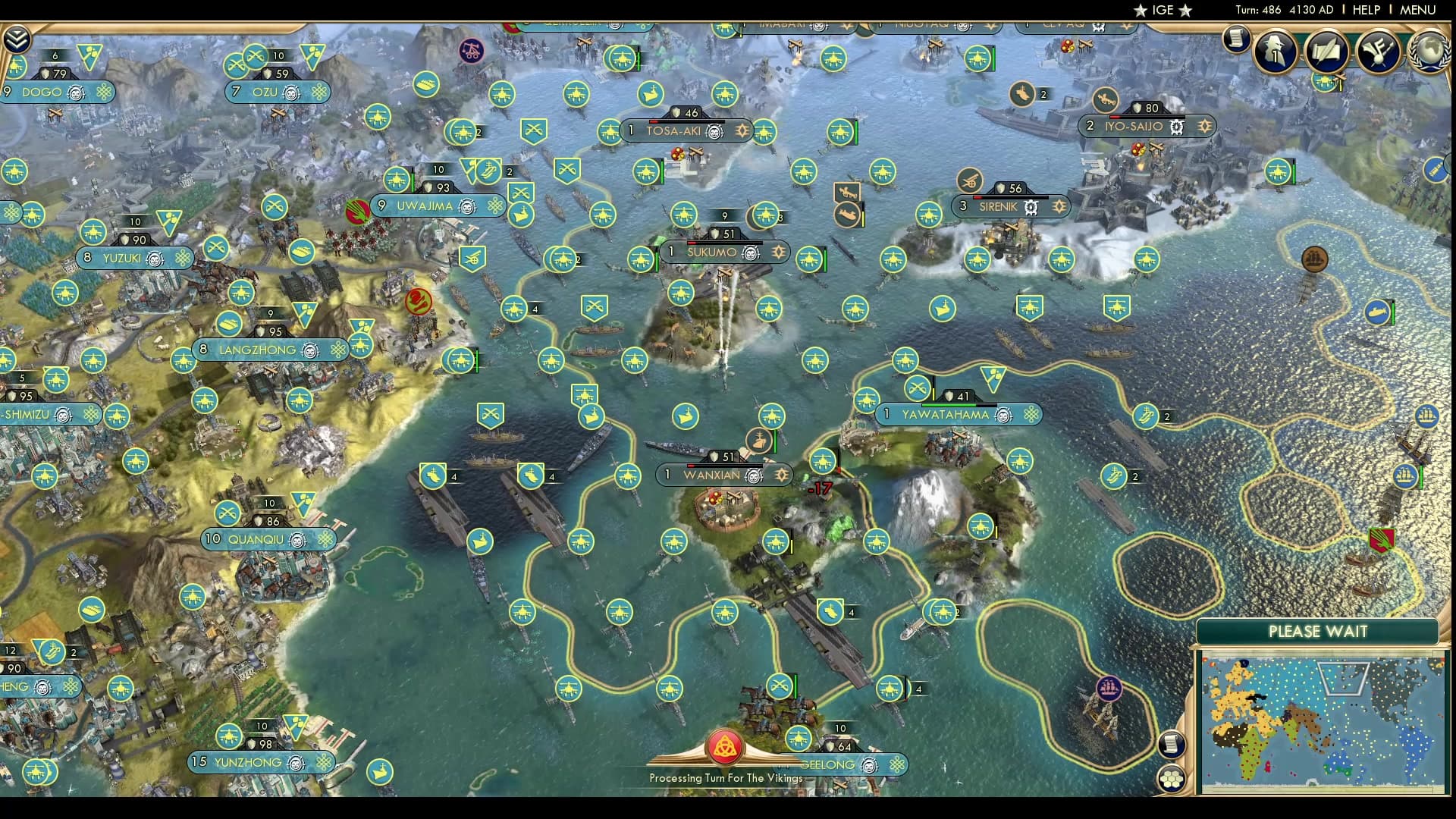Open the small scroll icon beside the spy button
Screen dimensions: 1456x819
tap(1236, 38)
